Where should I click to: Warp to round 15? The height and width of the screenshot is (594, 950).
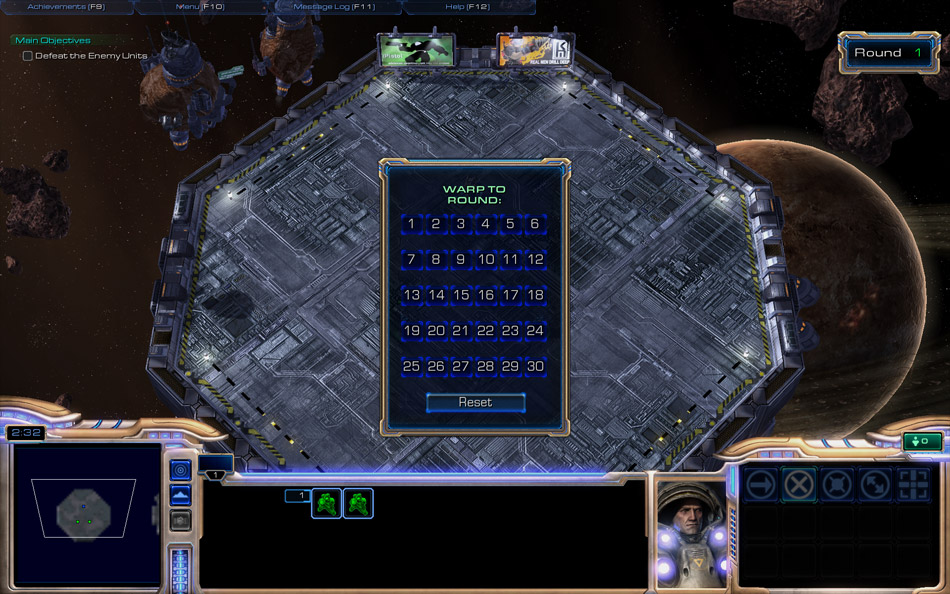461,295
